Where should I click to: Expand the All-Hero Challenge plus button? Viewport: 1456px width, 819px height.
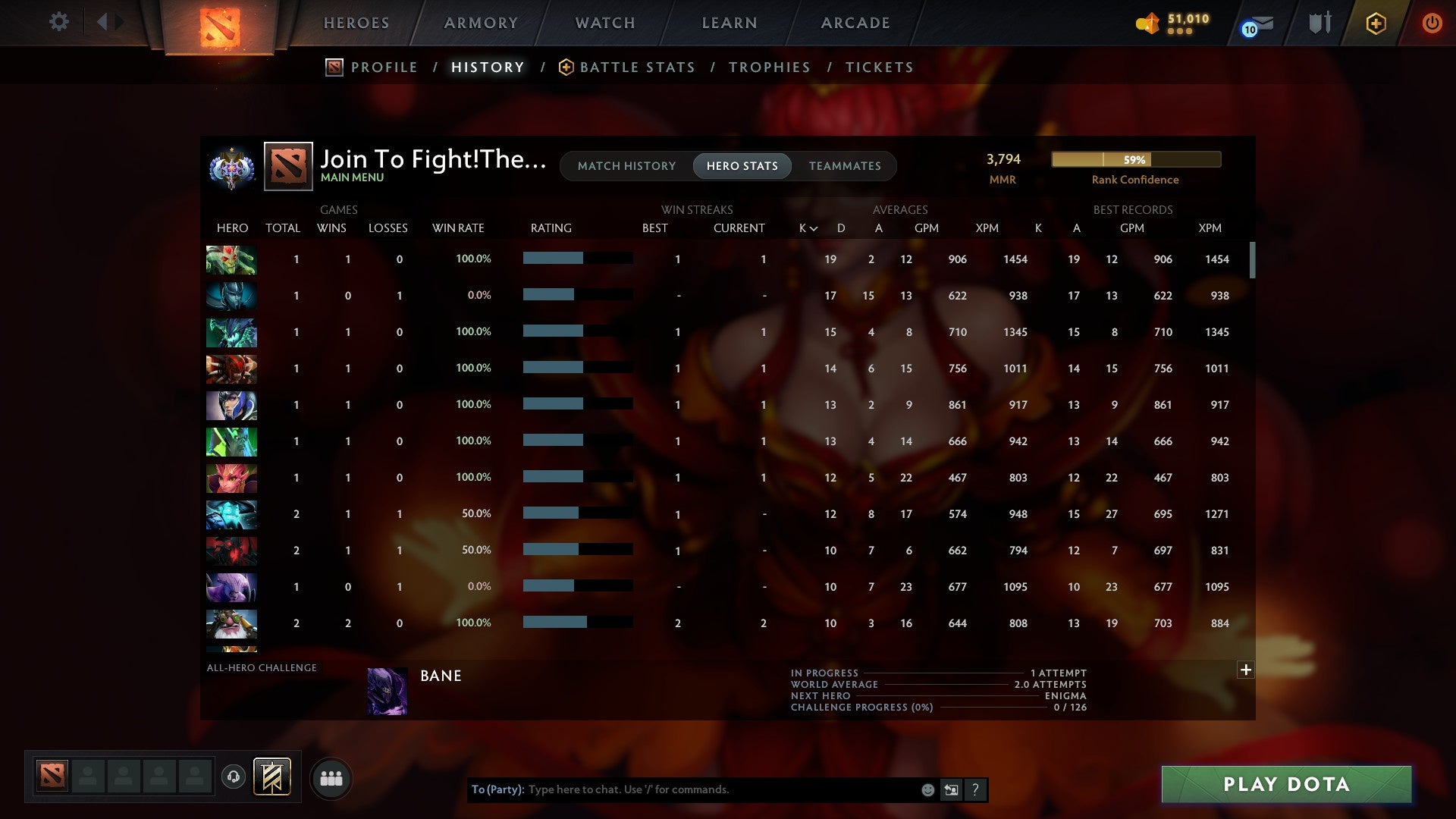point(1246,670)
